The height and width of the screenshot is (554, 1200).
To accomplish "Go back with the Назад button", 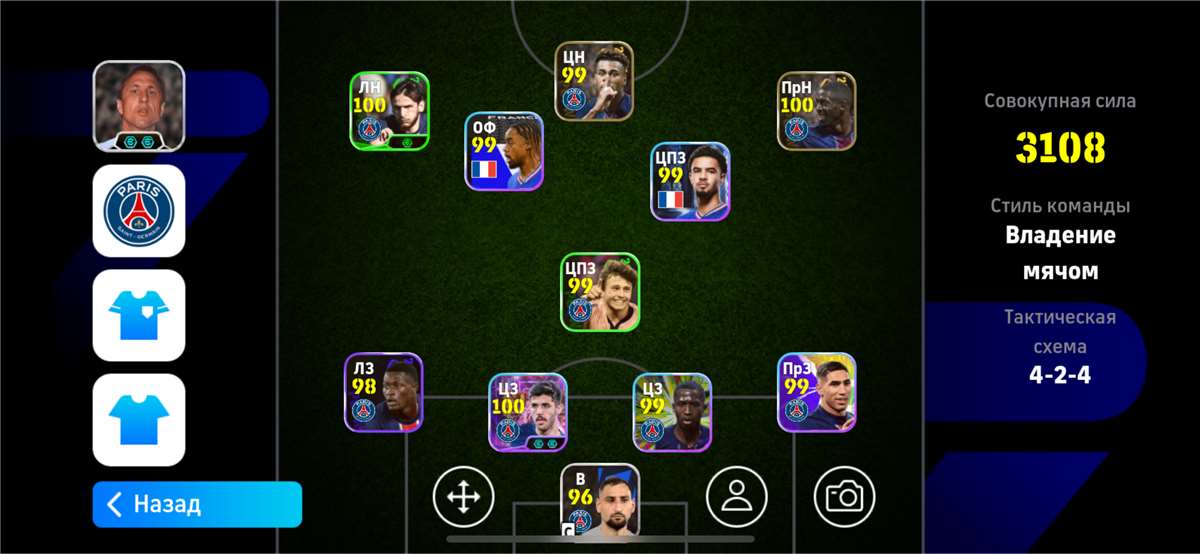I will point(197,504).
